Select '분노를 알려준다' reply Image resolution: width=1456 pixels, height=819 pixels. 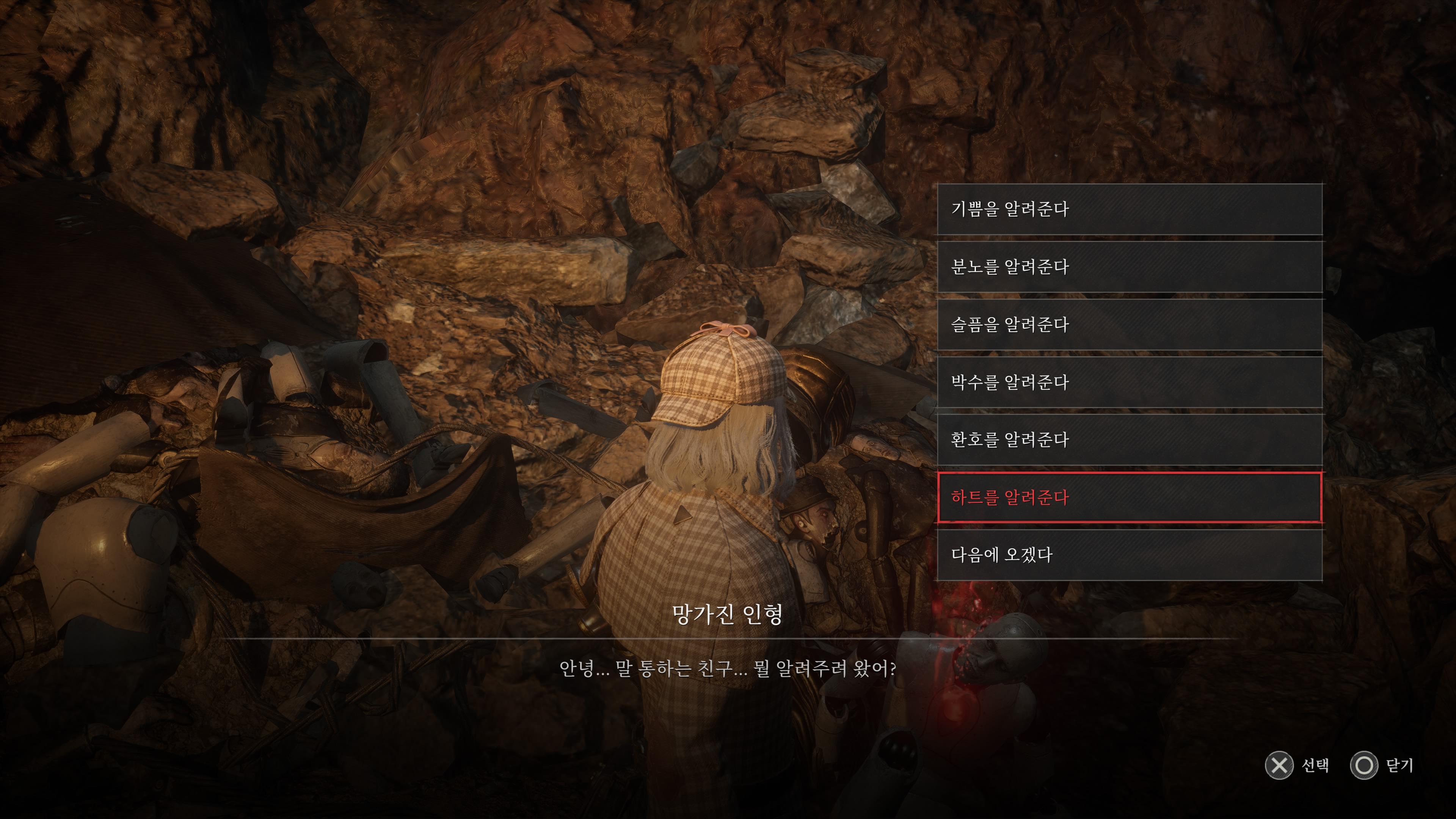pyautogui.click(x=1129, y=267)
